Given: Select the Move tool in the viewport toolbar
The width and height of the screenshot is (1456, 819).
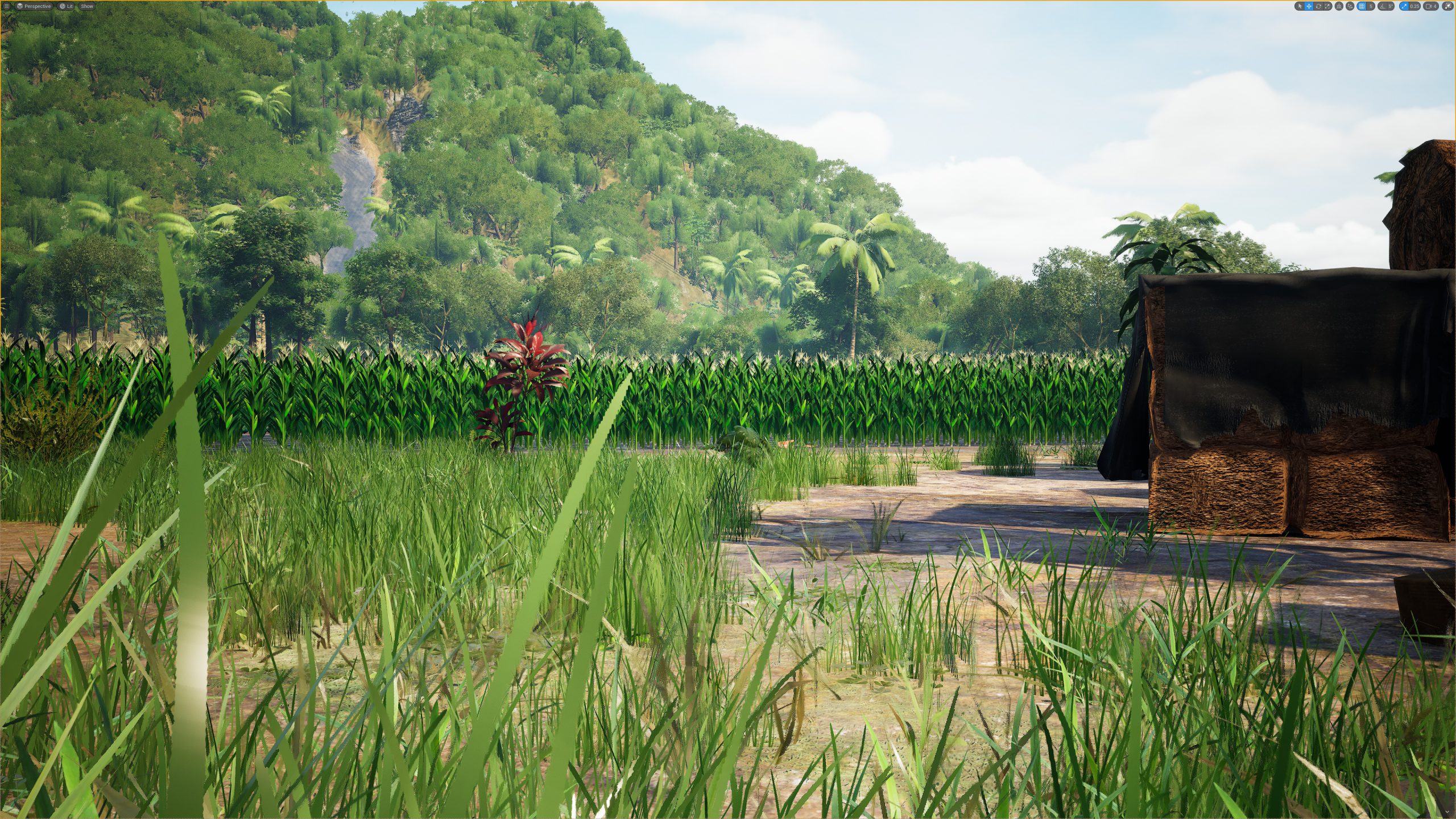Looking at the screenshot, I should pos(1309,6).
